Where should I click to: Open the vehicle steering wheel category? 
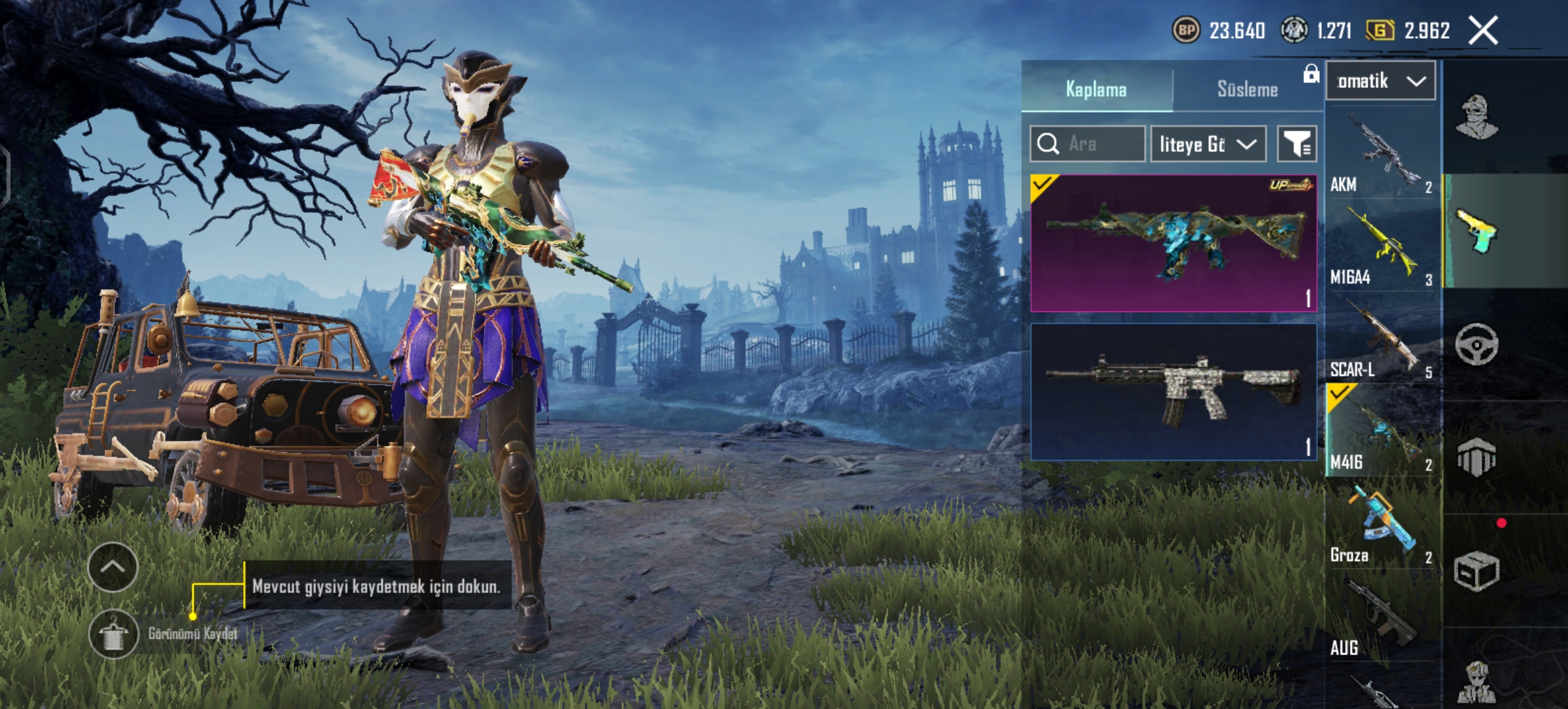[1477, 344]
